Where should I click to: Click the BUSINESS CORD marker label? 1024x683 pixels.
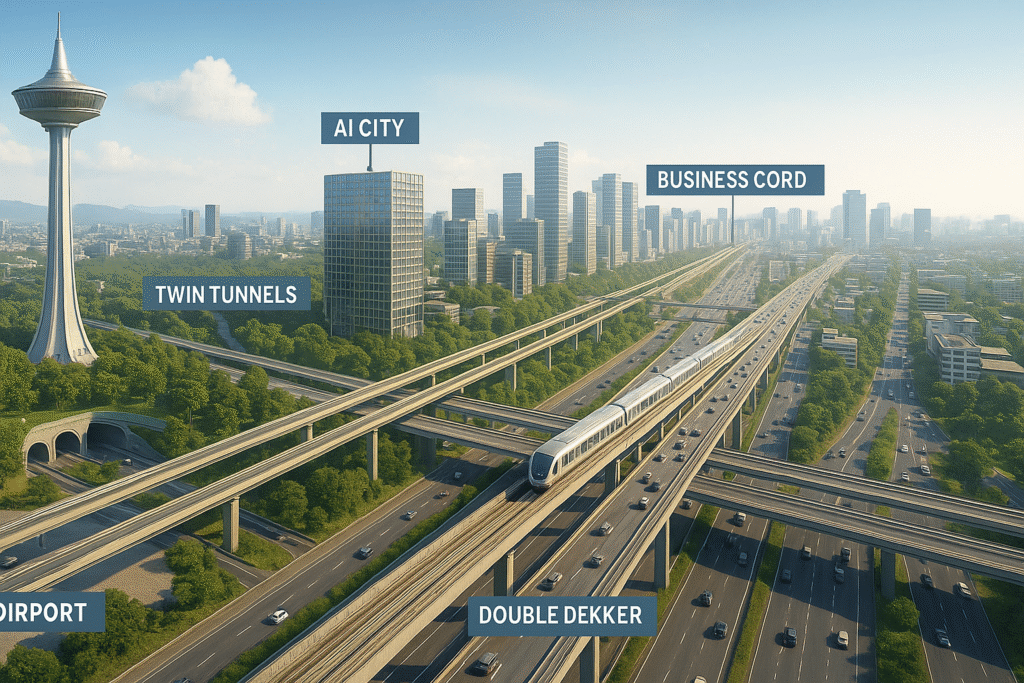click(735, 180)
